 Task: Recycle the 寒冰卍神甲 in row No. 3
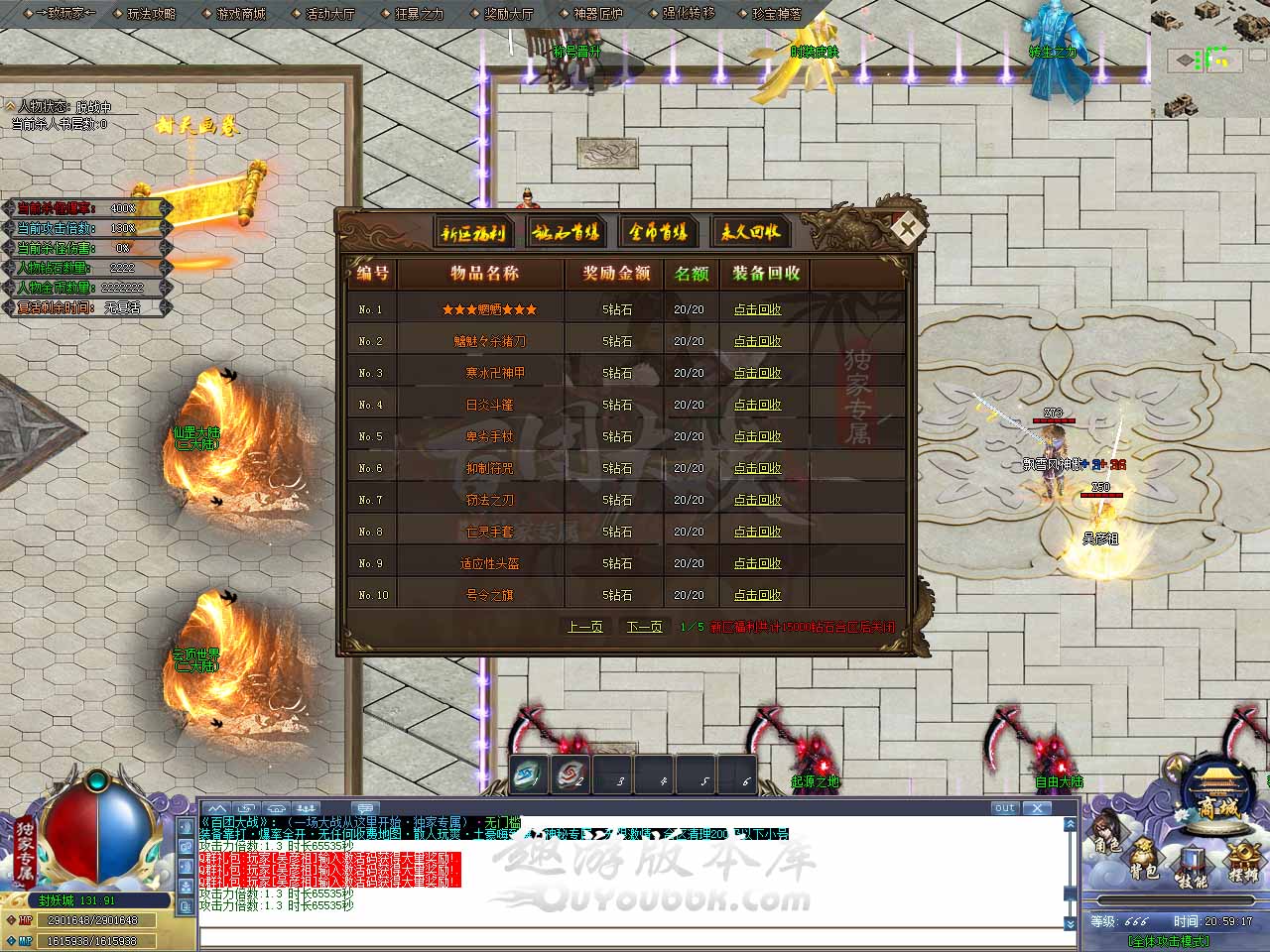[757, 373]
